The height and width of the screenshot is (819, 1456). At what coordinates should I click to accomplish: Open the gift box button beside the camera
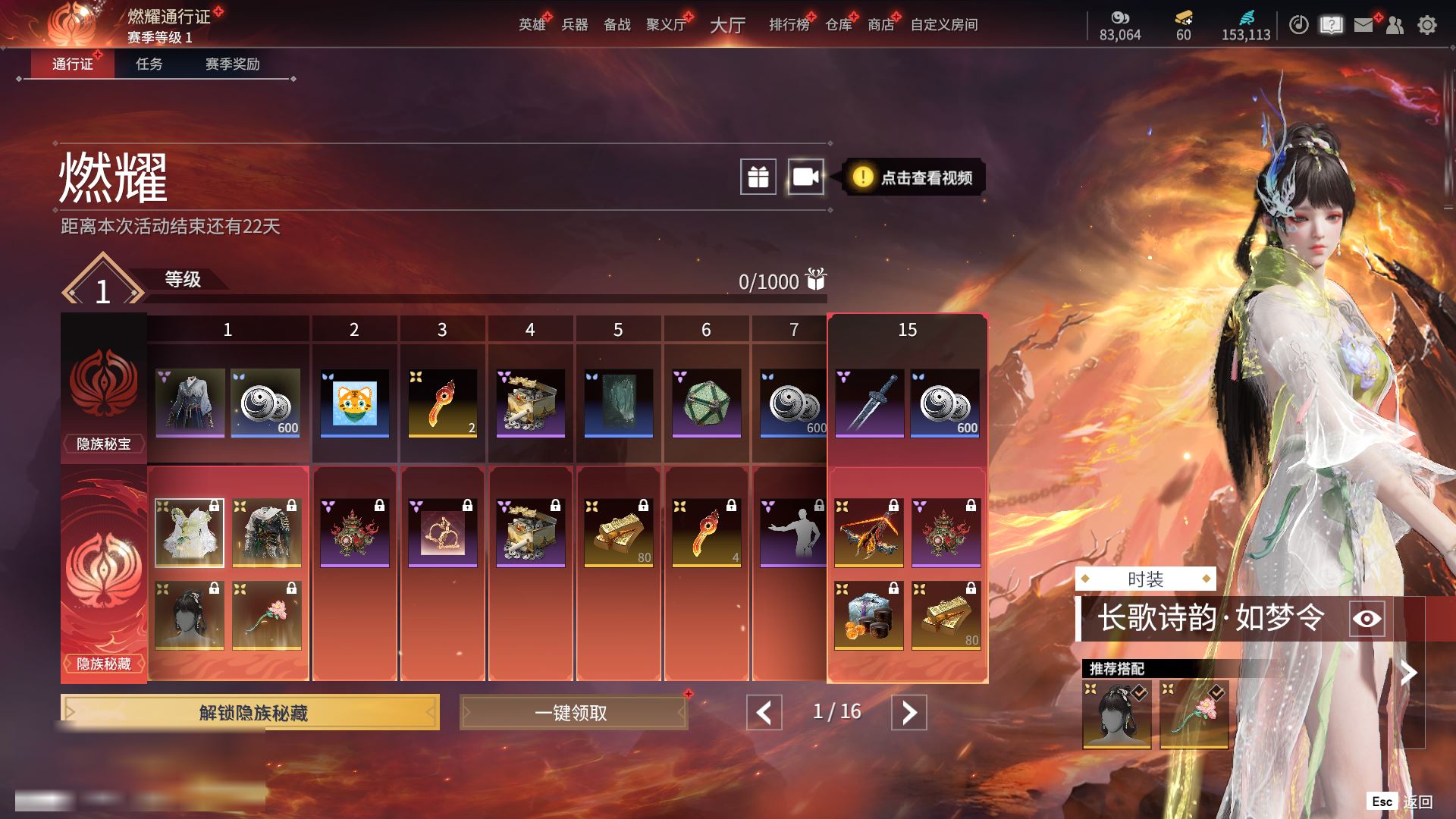tap(758, 177)
